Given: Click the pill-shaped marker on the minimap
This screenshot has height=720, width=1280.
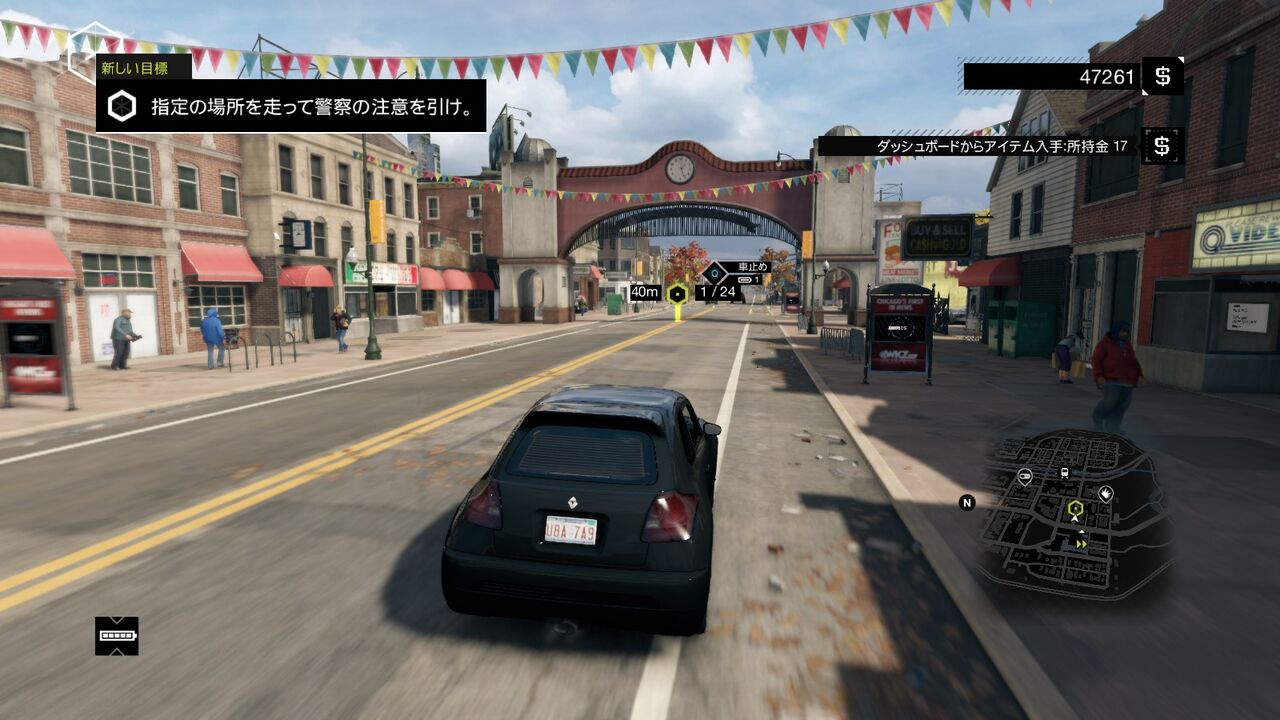Looking at the screenshot, I should click(1025, 476).
